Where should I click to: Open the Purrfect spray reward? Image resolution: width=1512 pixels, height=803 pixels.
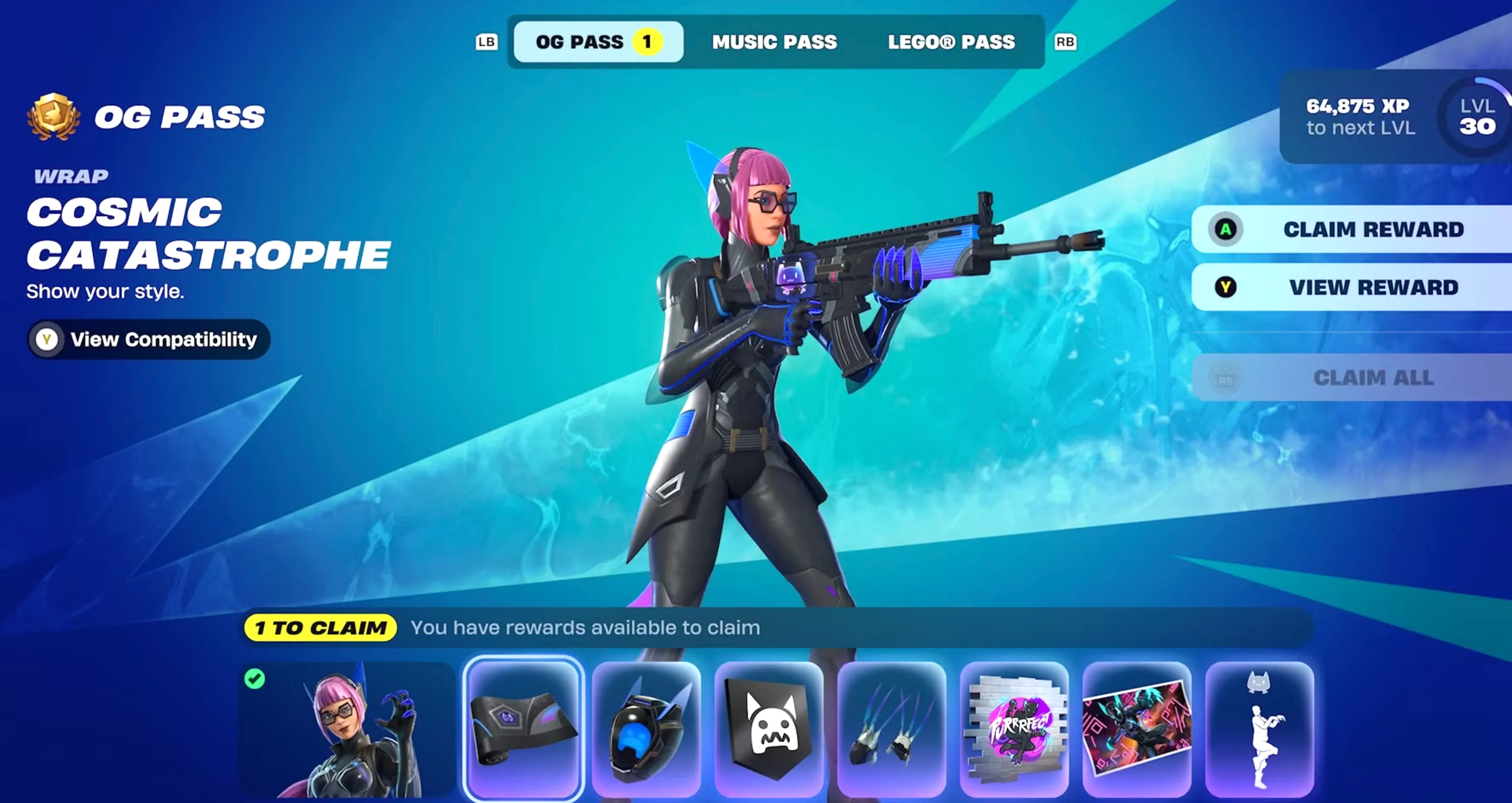click(x=1016, y=727)
